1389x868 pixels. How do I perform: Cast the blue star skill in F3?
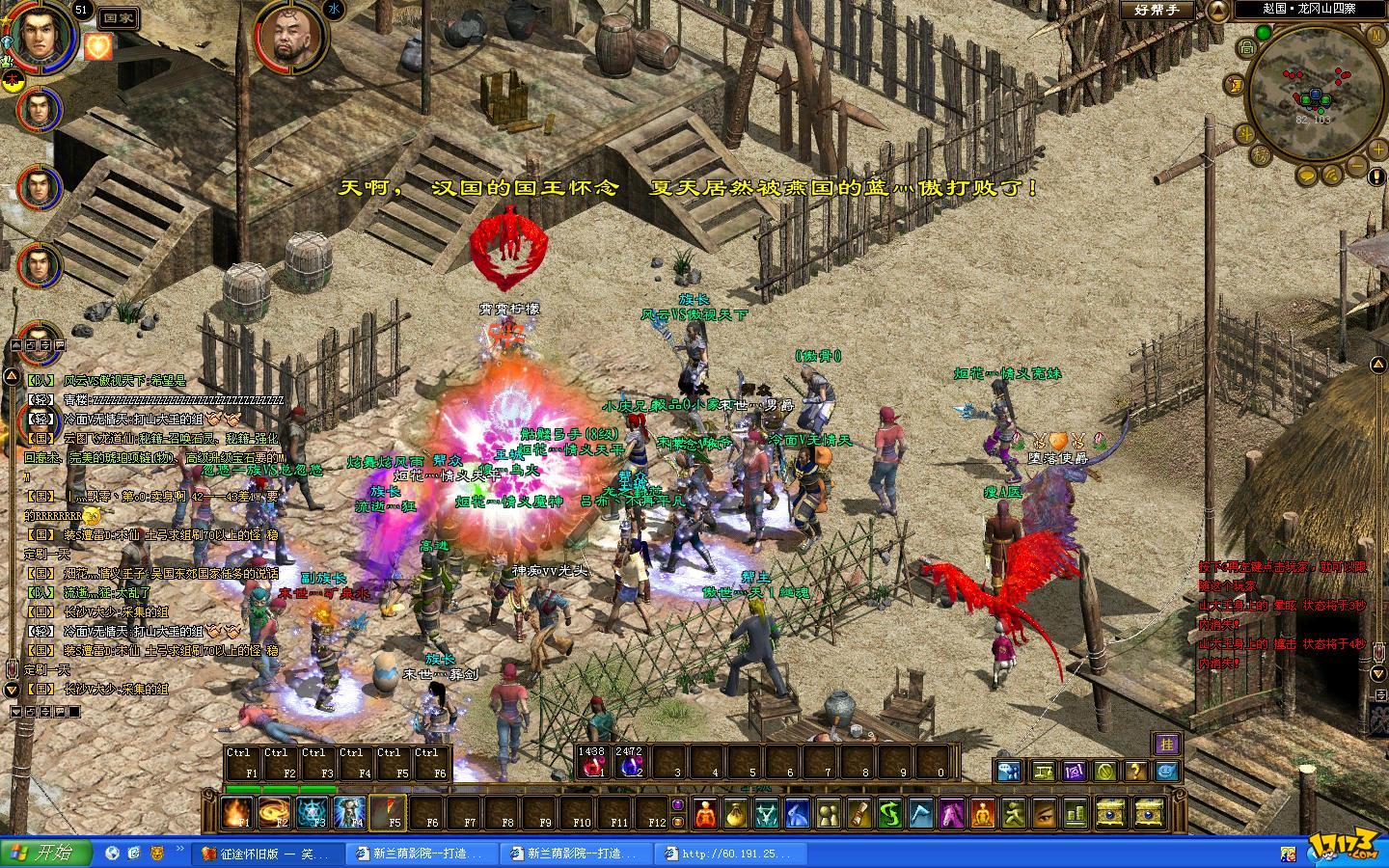click(313, 812)
